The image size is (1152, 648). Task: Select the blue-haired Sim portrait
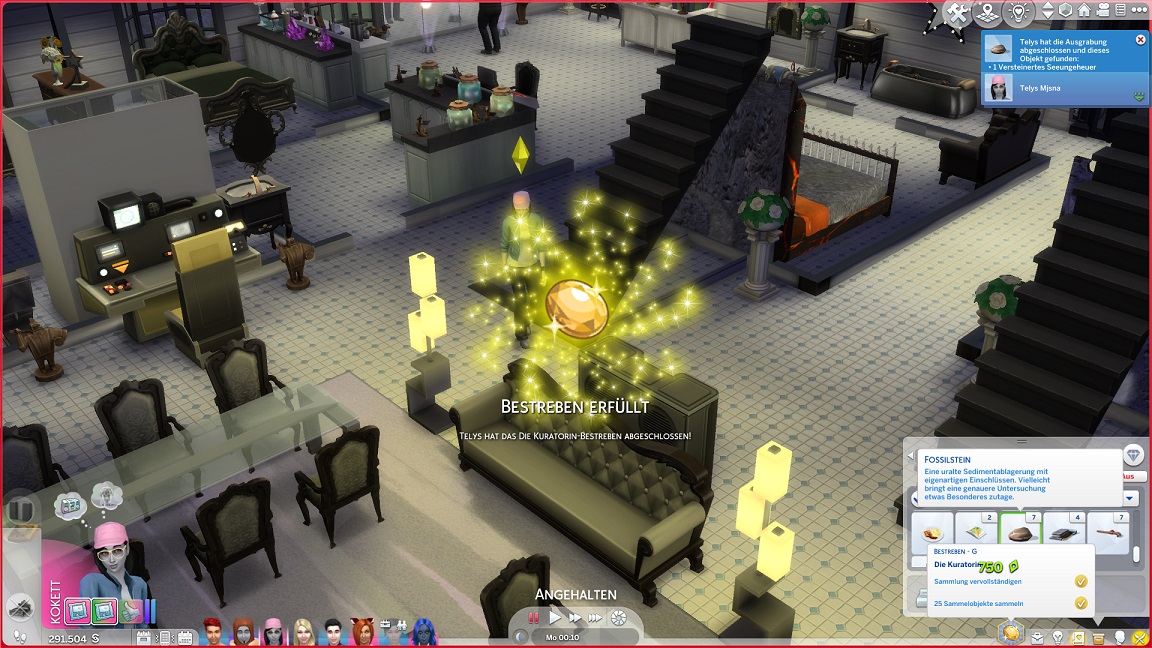[x=421, y=632]
